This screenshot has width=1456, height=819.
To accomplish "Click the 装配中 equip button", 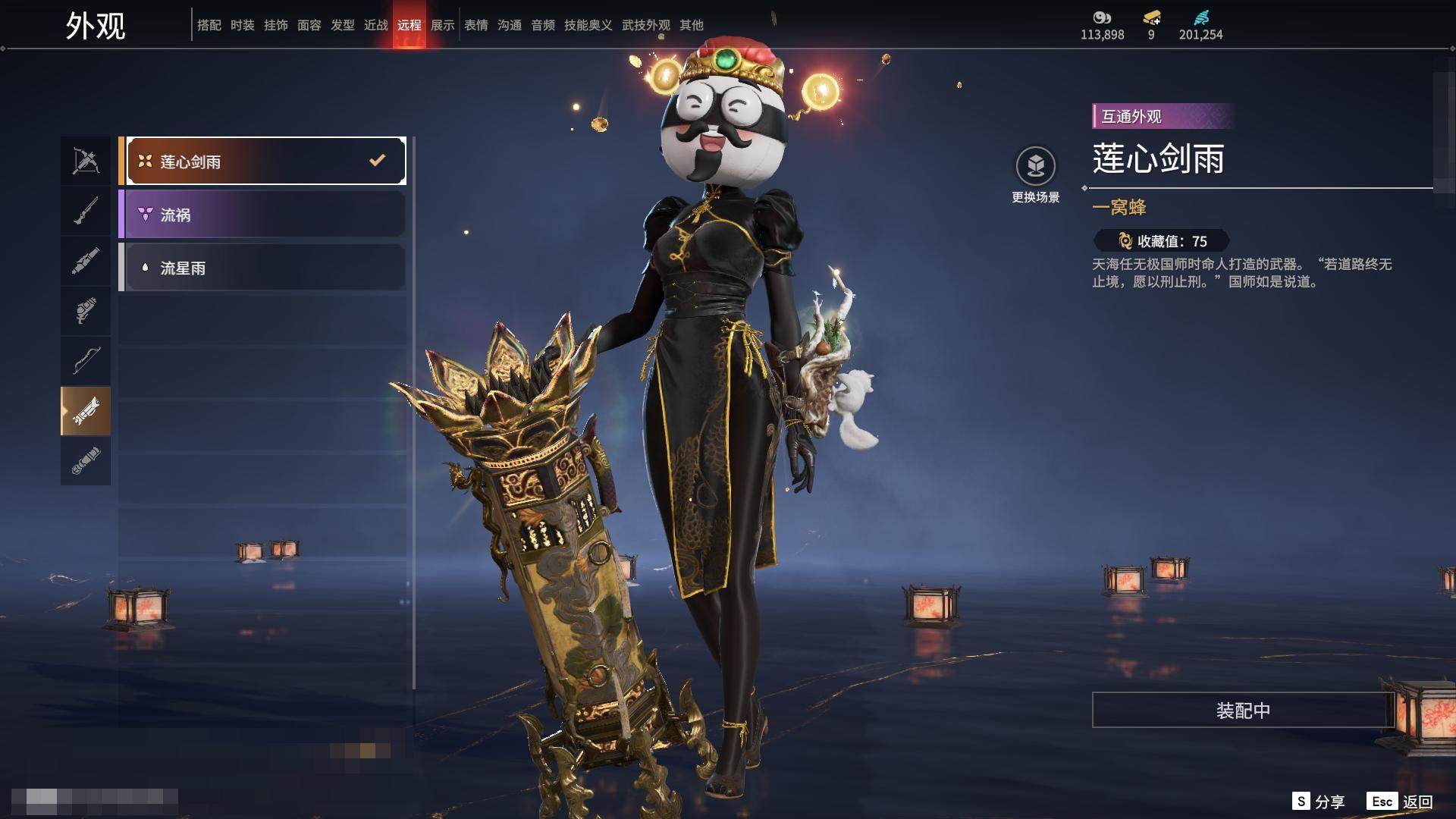I will click(x=1243, y=710).
